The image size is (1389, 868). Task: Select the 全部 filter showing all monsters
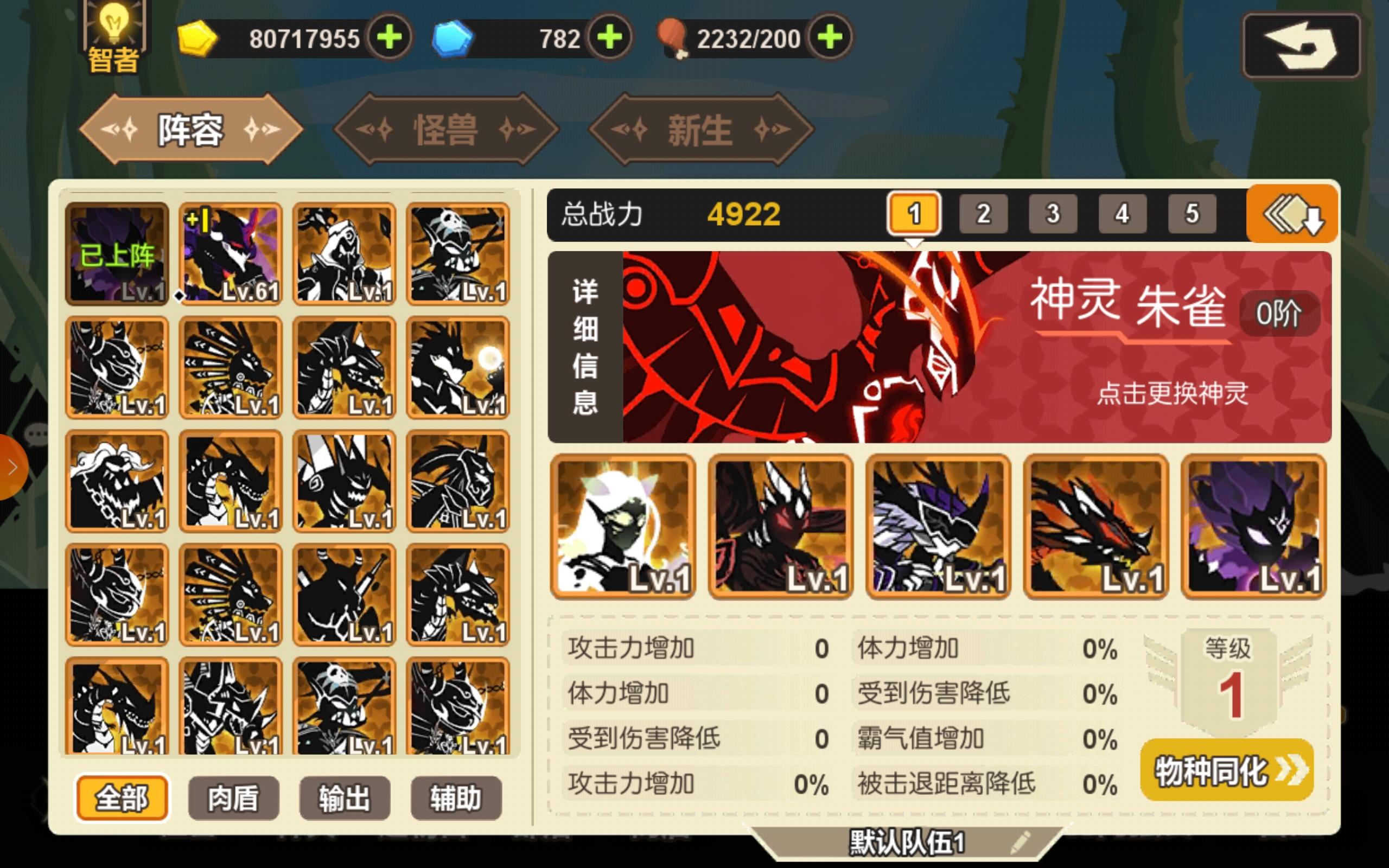pyautogui.click(x=122, y=798)
